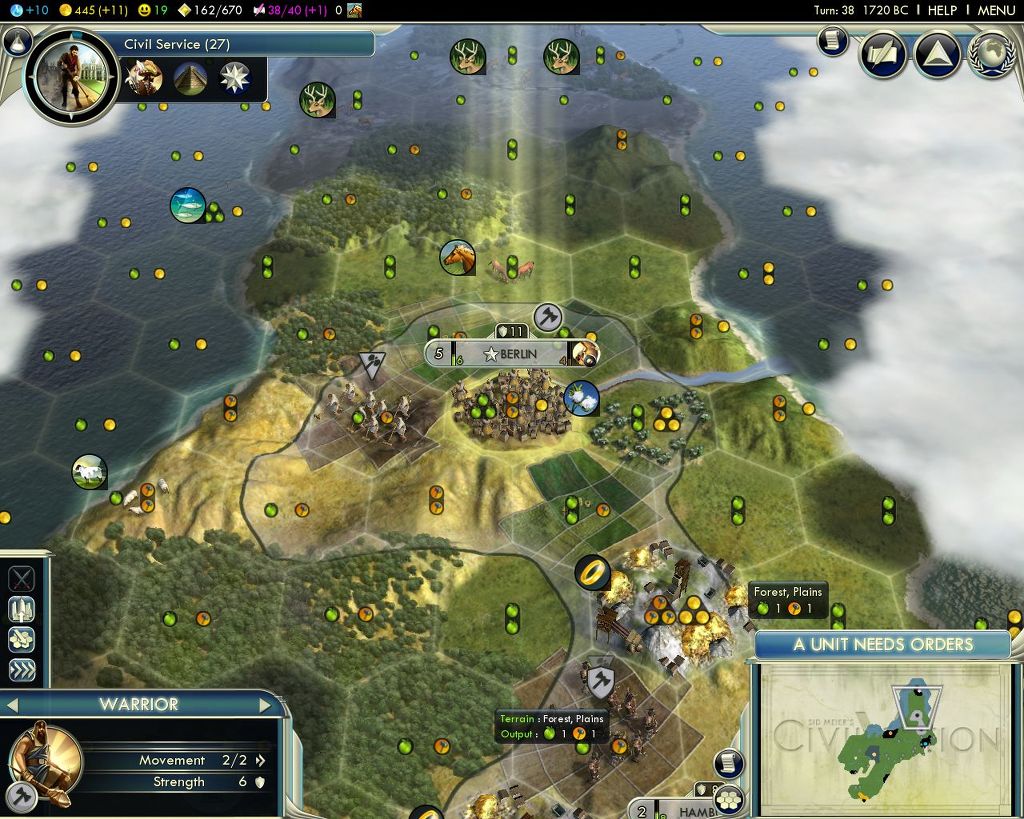Choose the triple-chevron skip turn action
Image resolution: width=1024 pixels, height=819 pixels.
click(x=22, y=669)
